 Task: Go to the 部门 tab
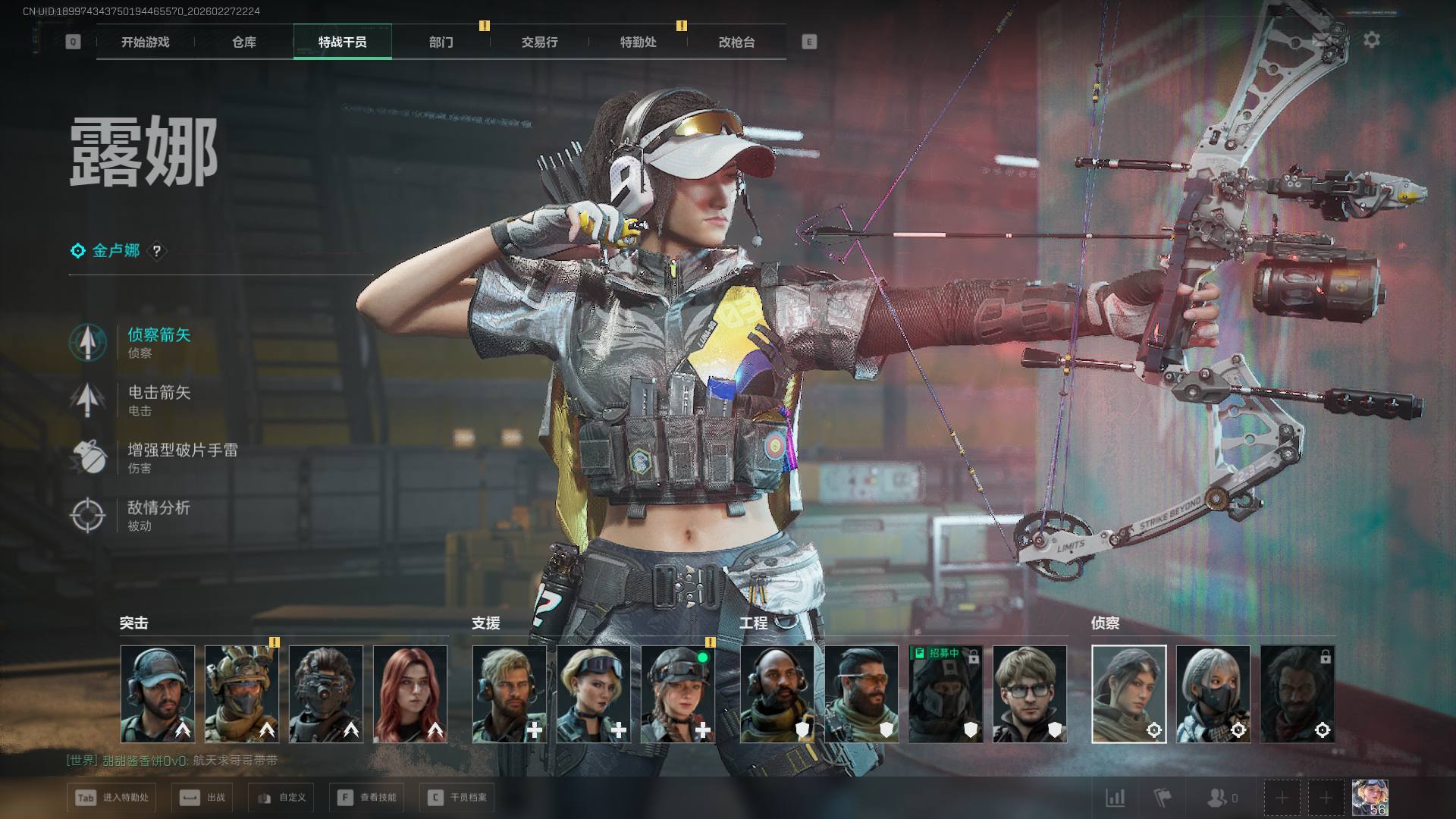click(x=441, y=42)
